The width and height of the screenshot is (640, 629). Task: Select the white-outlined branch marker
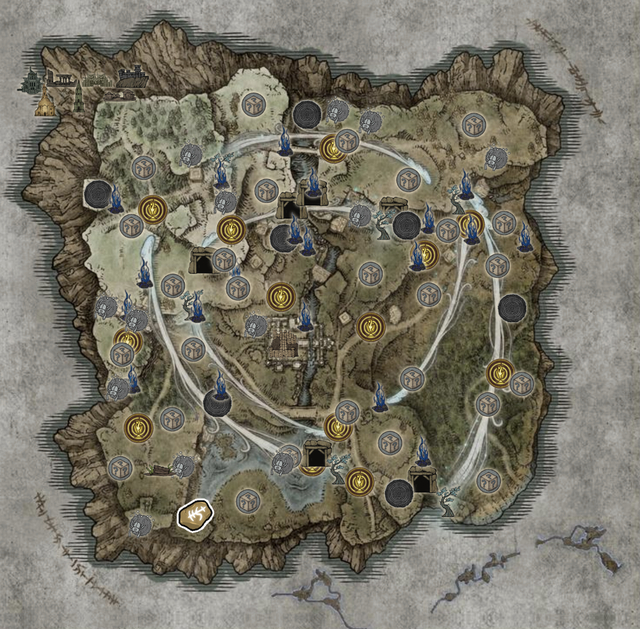pyautogui.click(x=192, y=515)
